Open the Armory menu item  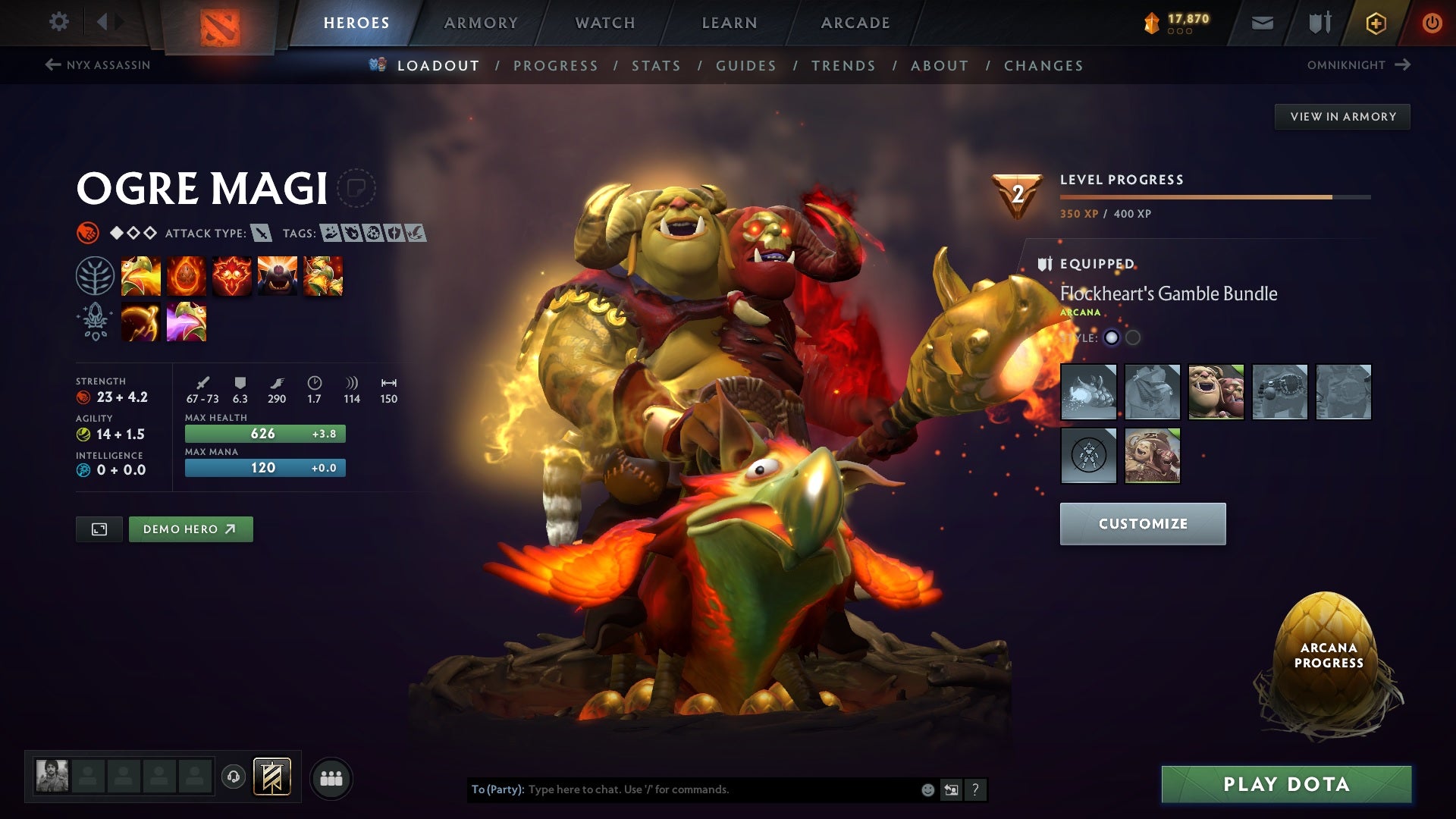coord(481,22)
